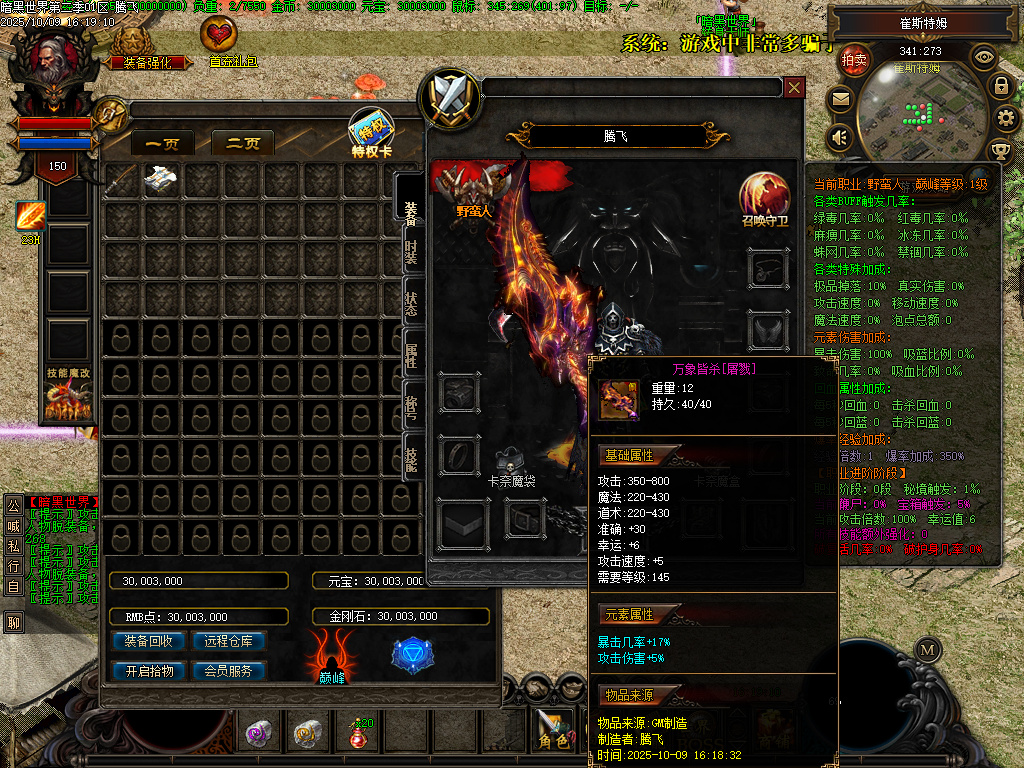Viewport: 1024px width, 768px height.
Task: Open the 拍卖 auction house button
Action: [853, 60]
